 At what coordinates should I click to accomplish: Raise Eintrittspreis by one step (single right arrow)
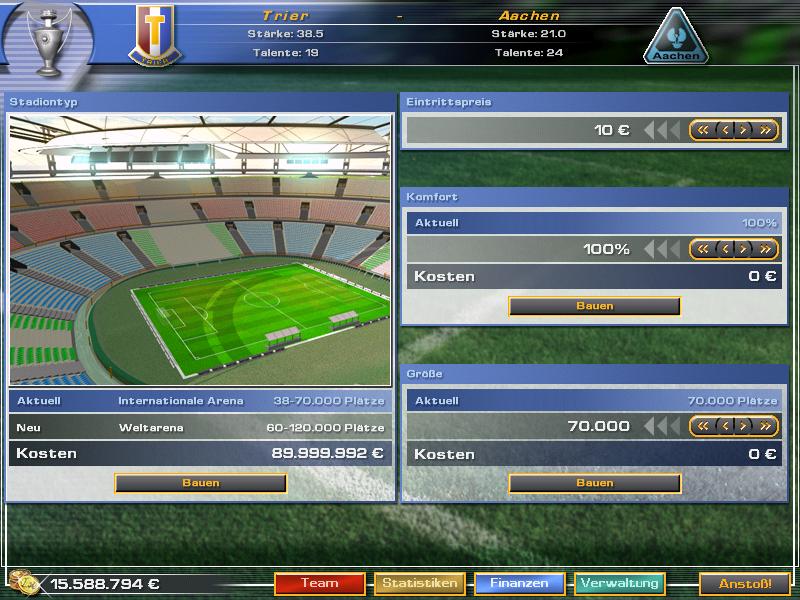(x=744, y=130)
